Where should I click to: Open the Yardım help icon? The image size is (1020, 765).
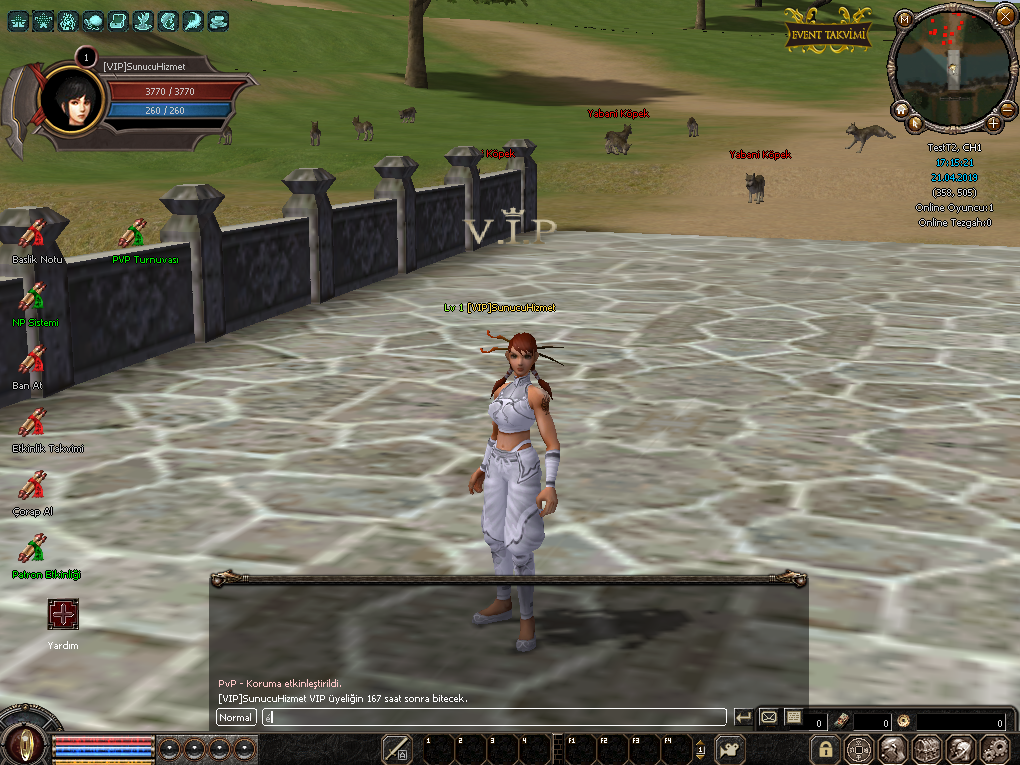click(63, 615)
